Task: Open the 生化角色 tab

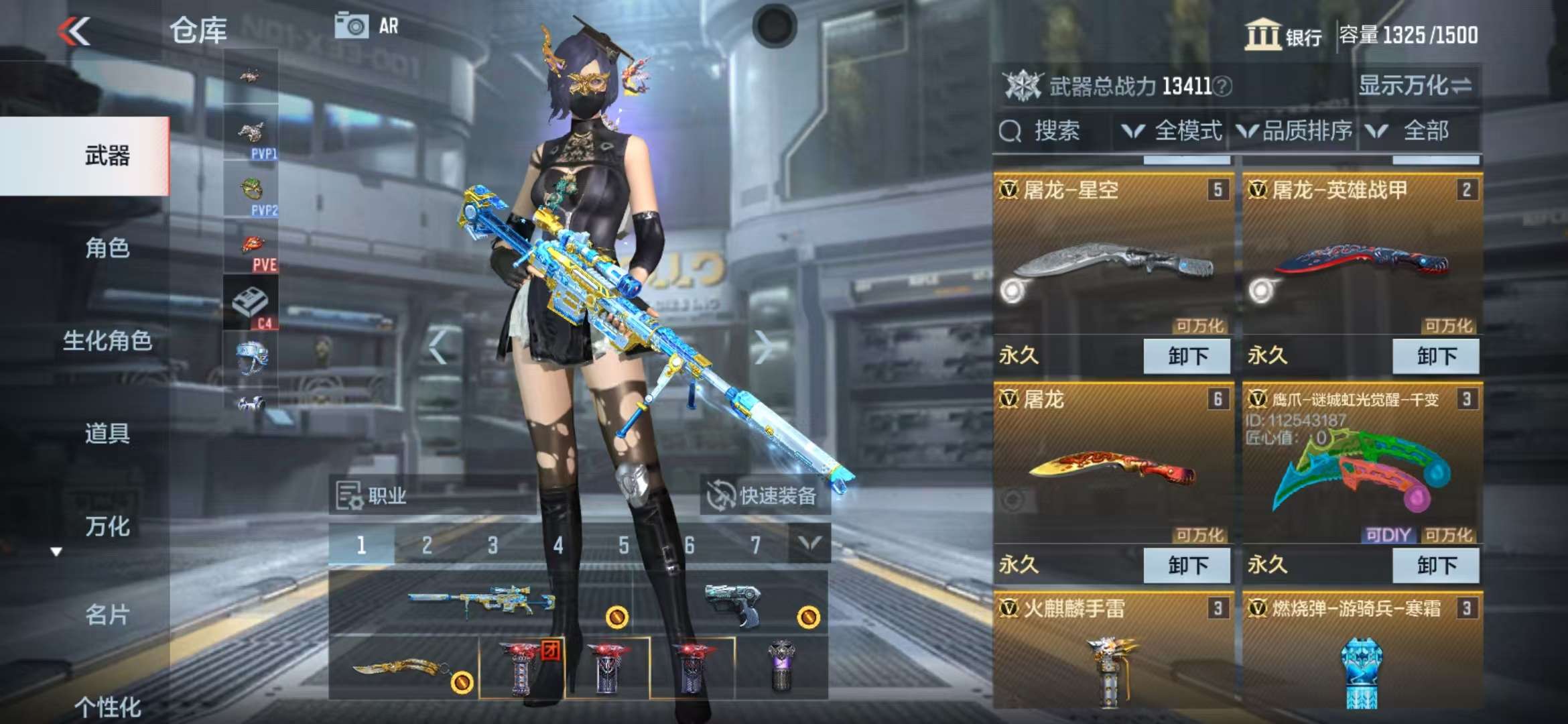Action: point(107,341)
